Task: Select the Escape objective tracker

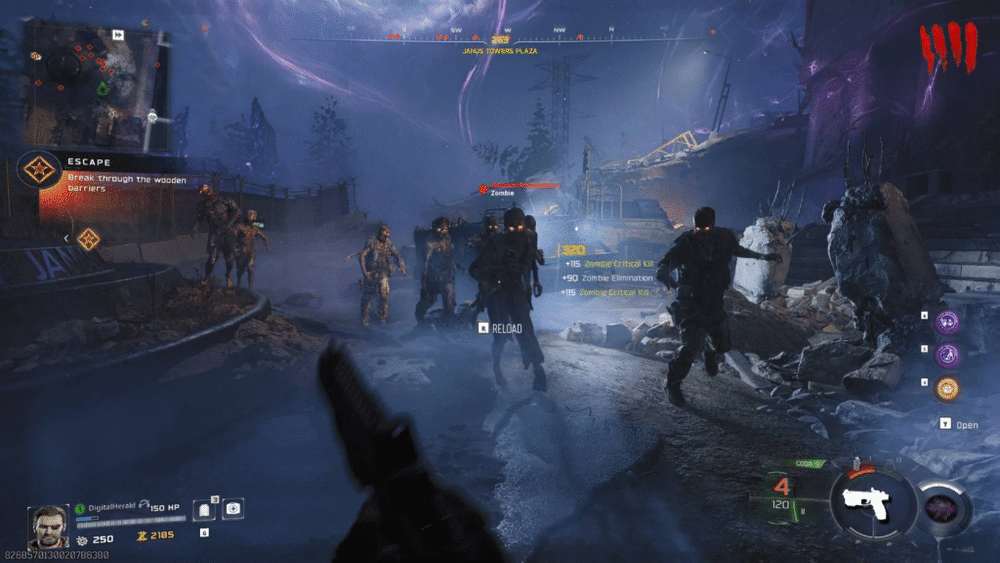Action: point(90,170)
